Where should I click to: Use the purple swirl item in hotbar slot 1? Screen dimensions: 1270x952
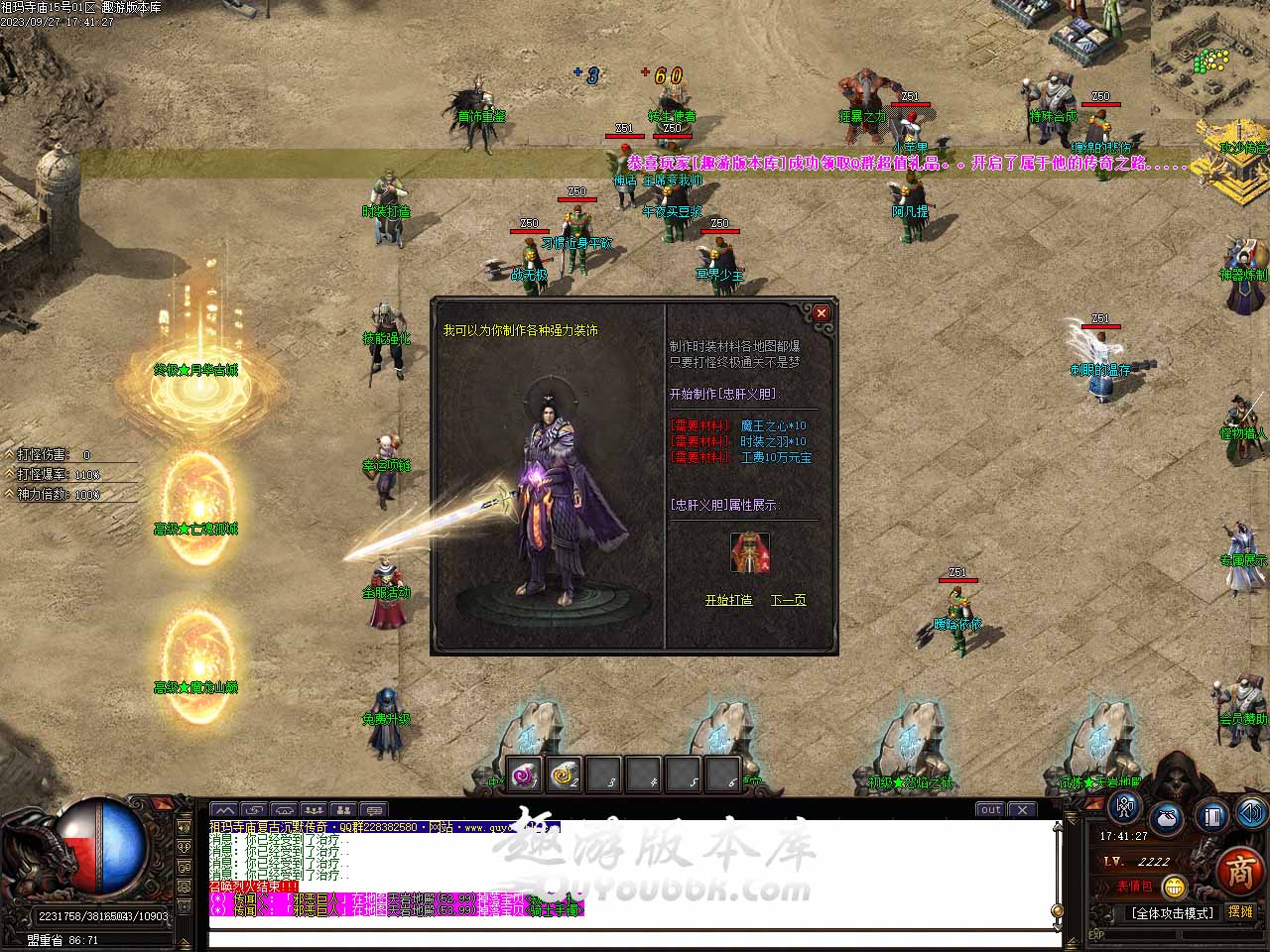523,773
